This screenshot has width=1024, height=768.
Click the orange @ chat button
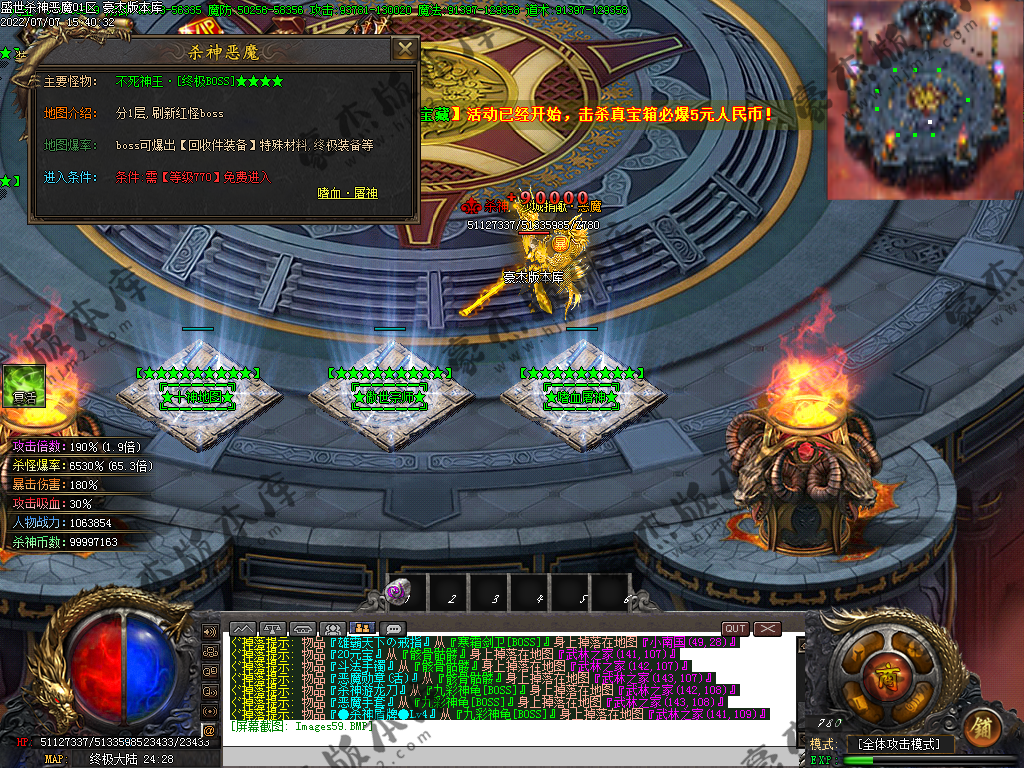[209, 730]
